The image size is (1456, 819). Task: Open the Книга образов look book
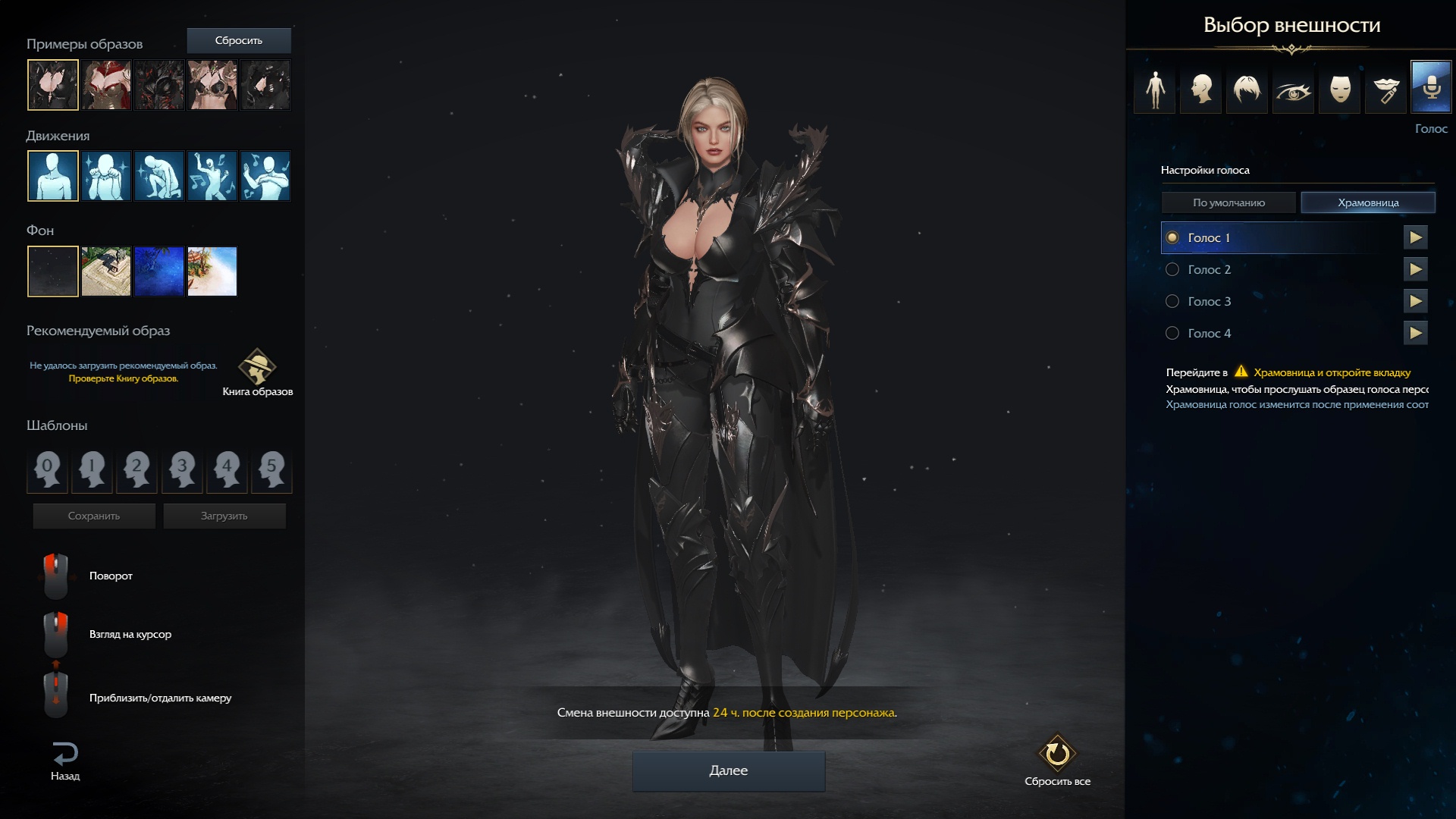(x=258, y=372)
